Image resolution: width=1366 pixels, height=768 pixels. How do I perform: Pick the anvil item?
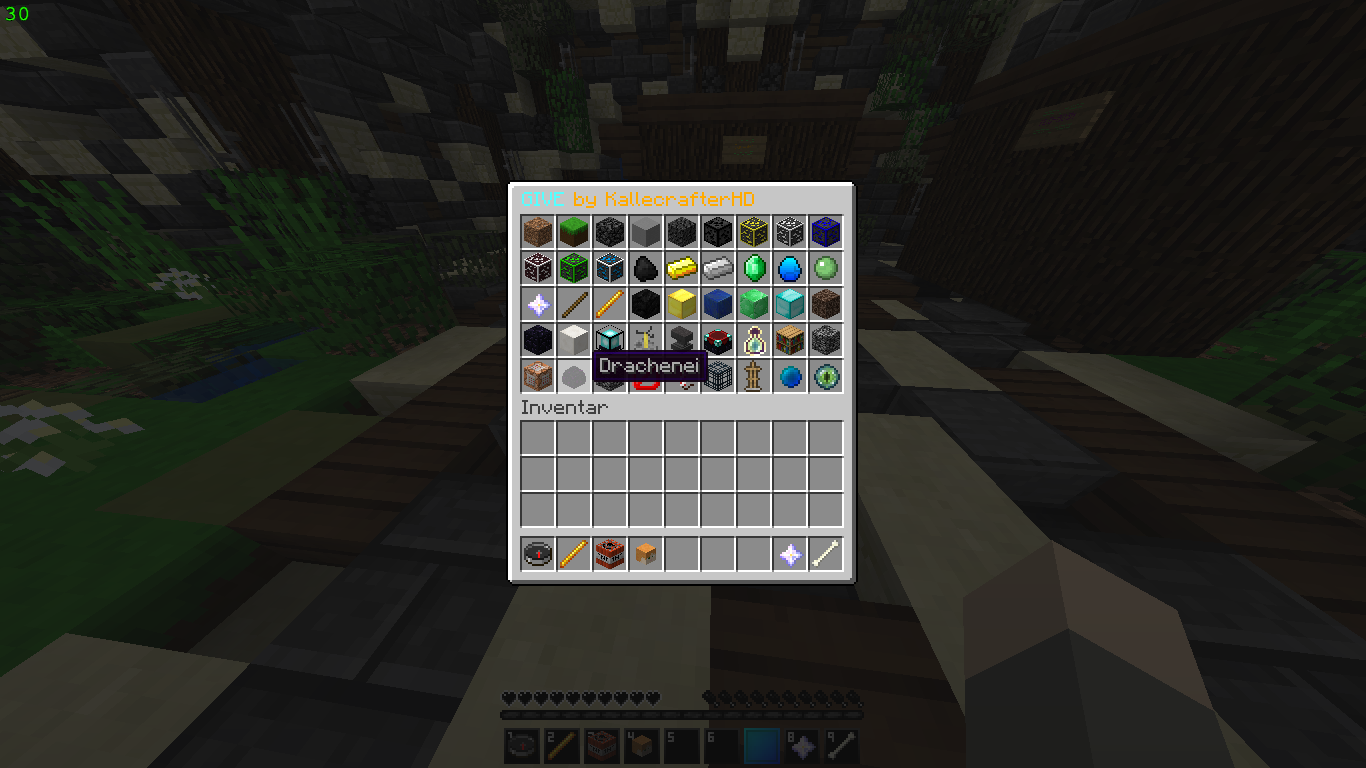pyautogui.click(x=682, y=340)
